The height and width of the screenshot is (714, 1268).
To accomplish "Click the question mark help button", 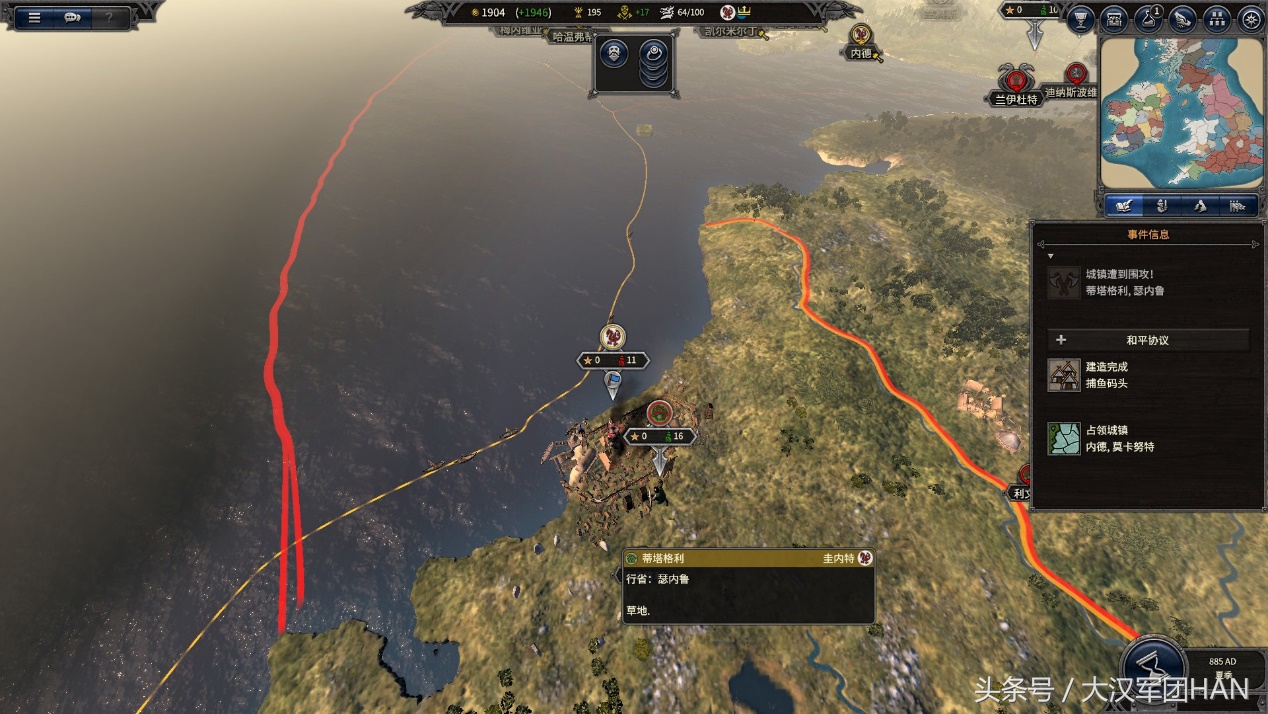I will coord(109,17).
